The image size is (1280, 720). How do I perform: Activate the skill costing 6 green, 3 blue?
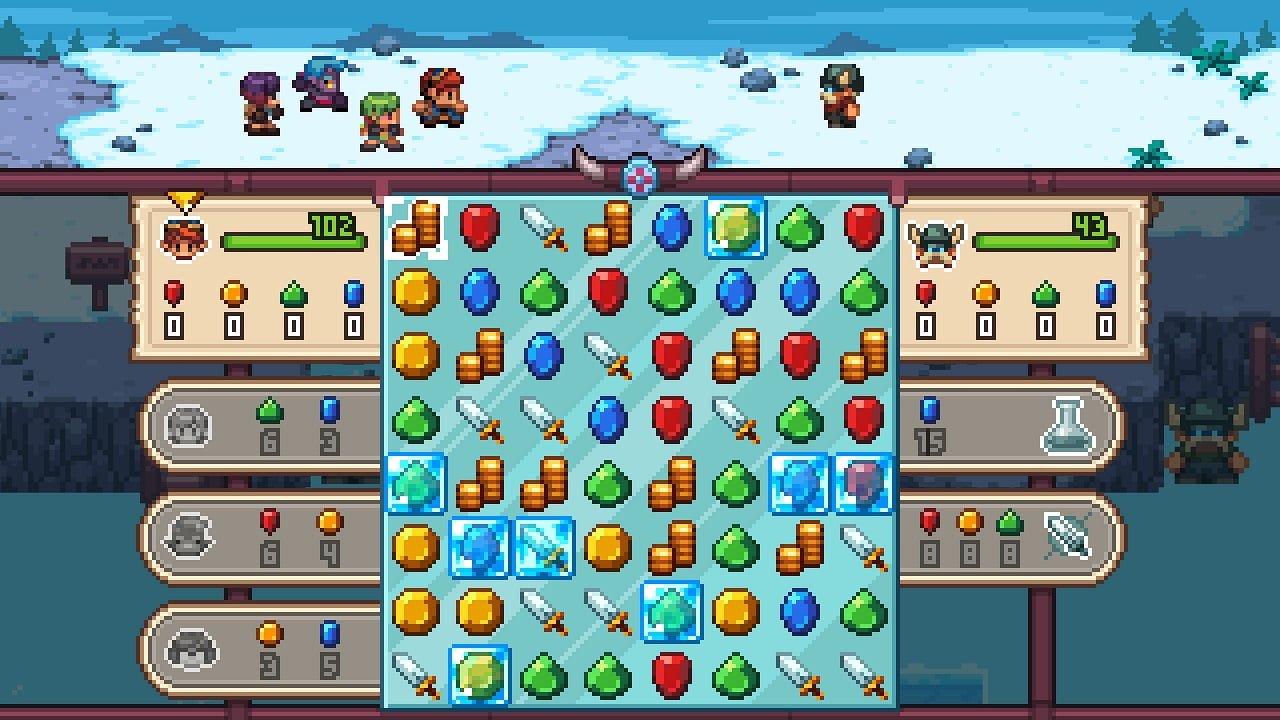pyautogui.click(x=262, y=426)
